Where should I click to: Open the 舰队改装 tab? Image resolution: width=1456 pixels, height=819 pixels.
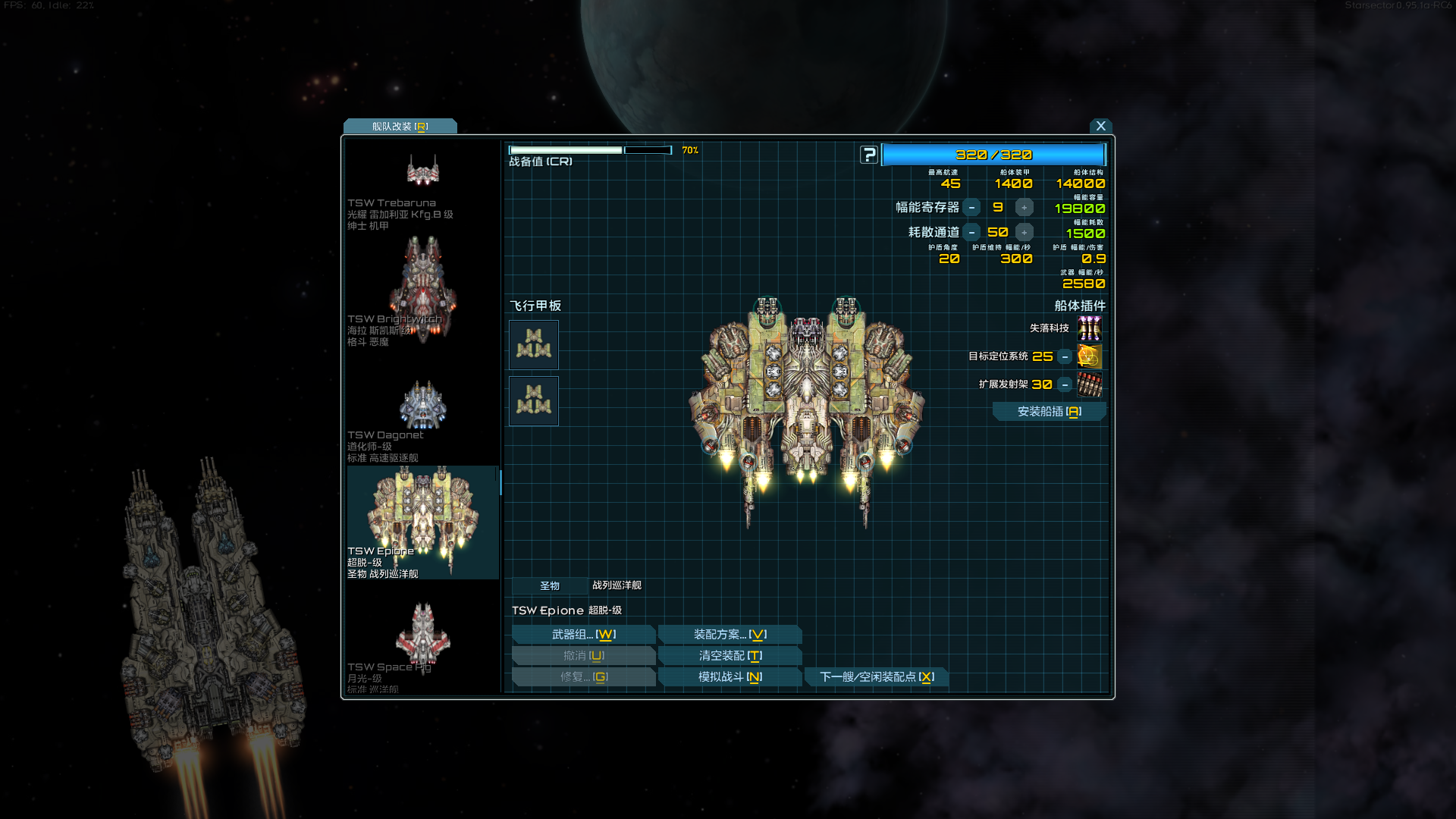point(400,127)
